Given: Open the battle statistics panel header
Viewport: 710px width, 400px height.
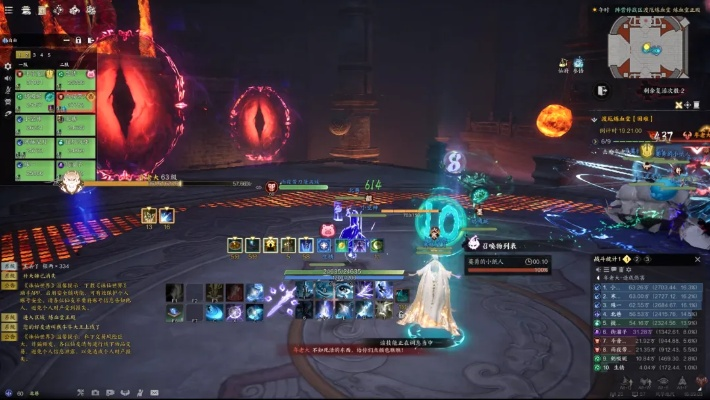Looking at the screenshot, I should click(612, 260).
